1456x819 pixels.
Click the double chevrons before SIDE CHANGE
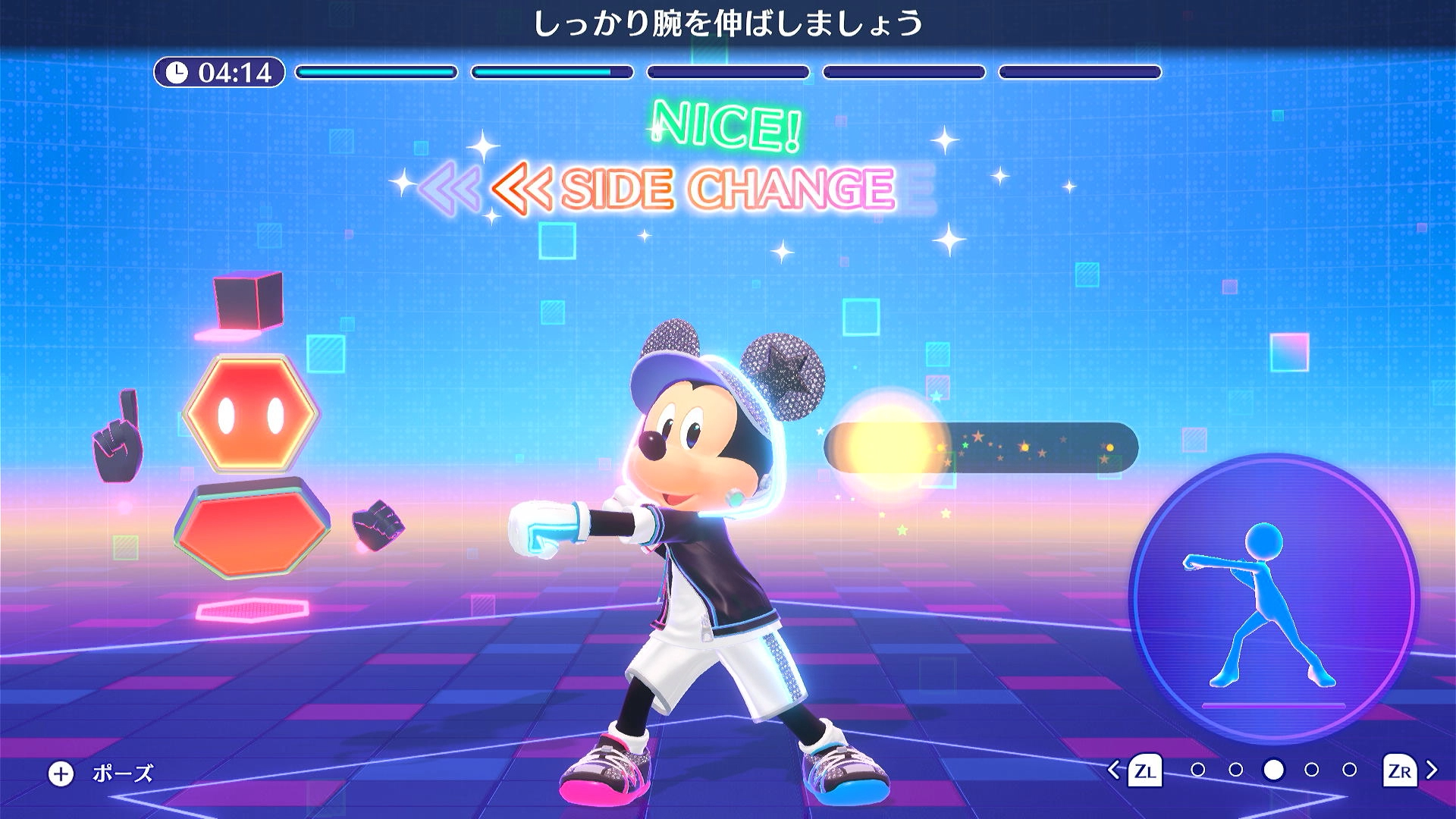tap(522, 187)
